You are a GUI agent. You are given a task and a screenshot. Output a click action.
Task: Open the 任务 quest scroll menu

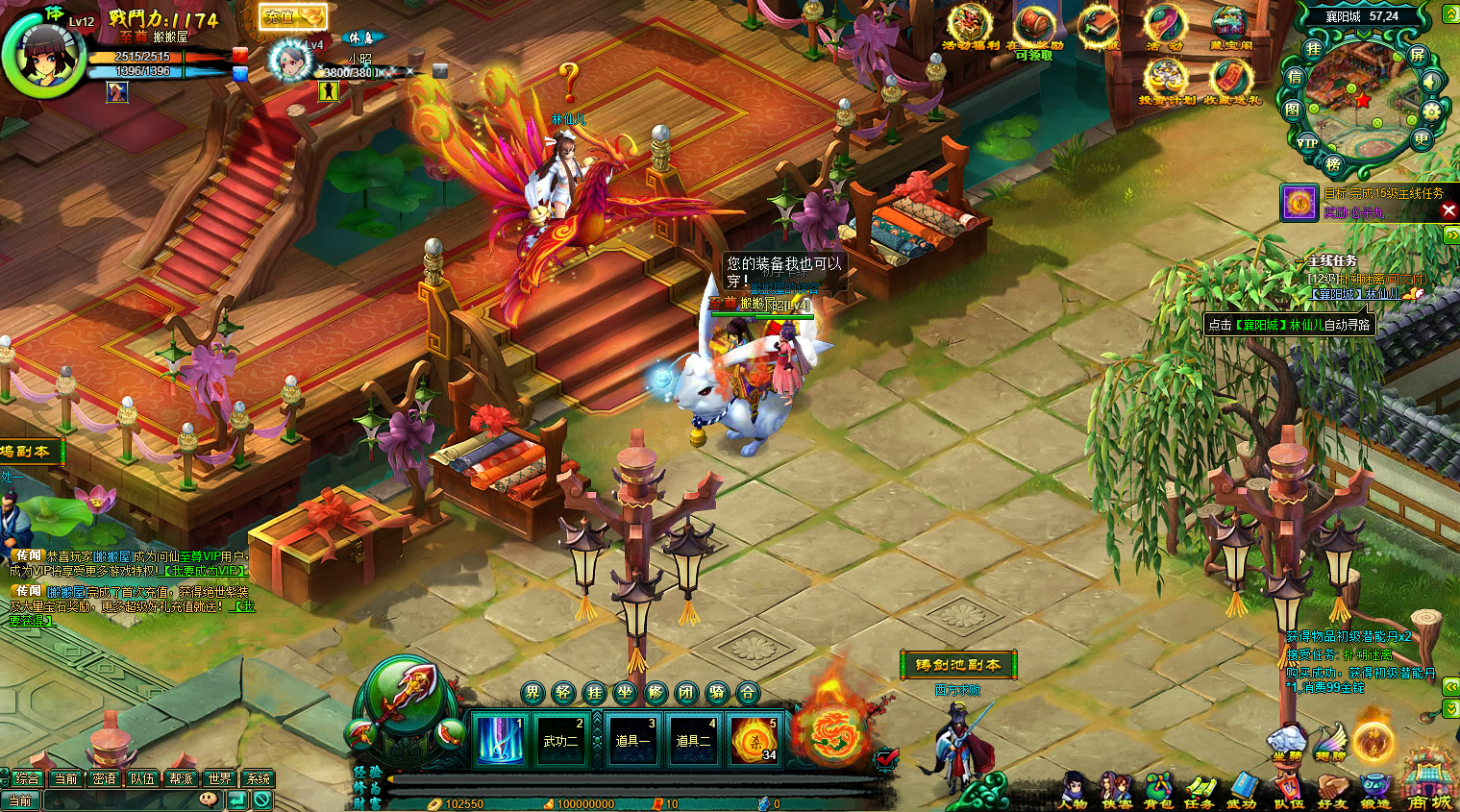tap(1200, 790)
